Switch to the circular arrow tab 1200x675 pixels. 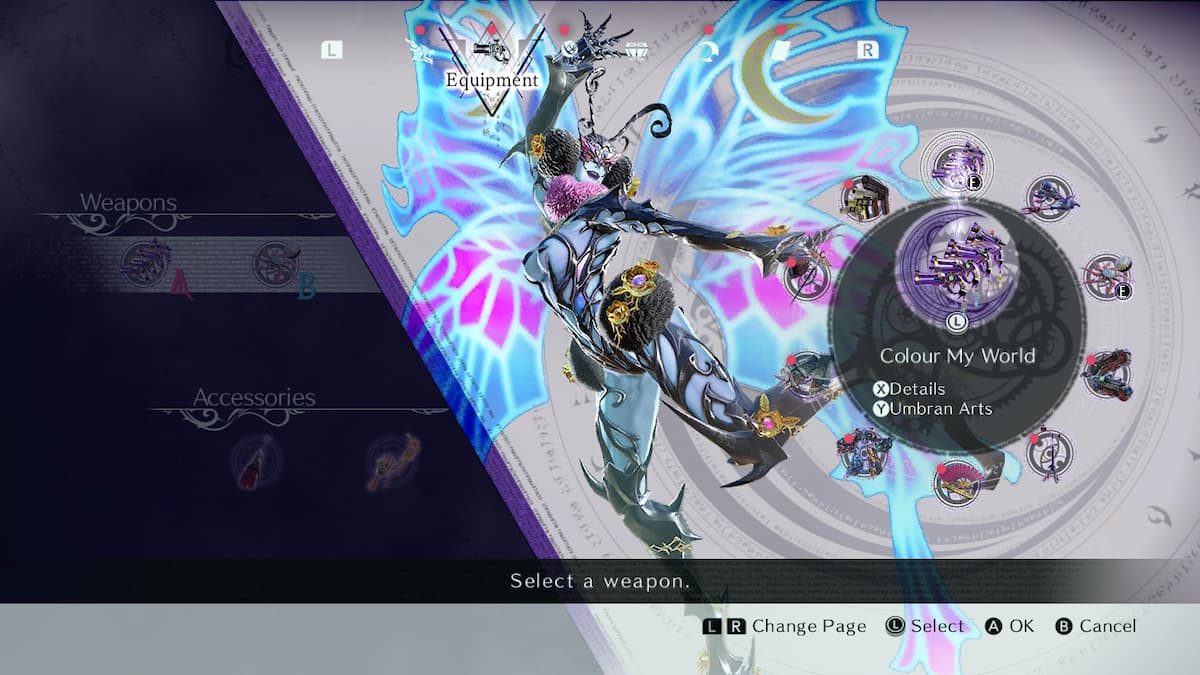click(x=711, y=49)
